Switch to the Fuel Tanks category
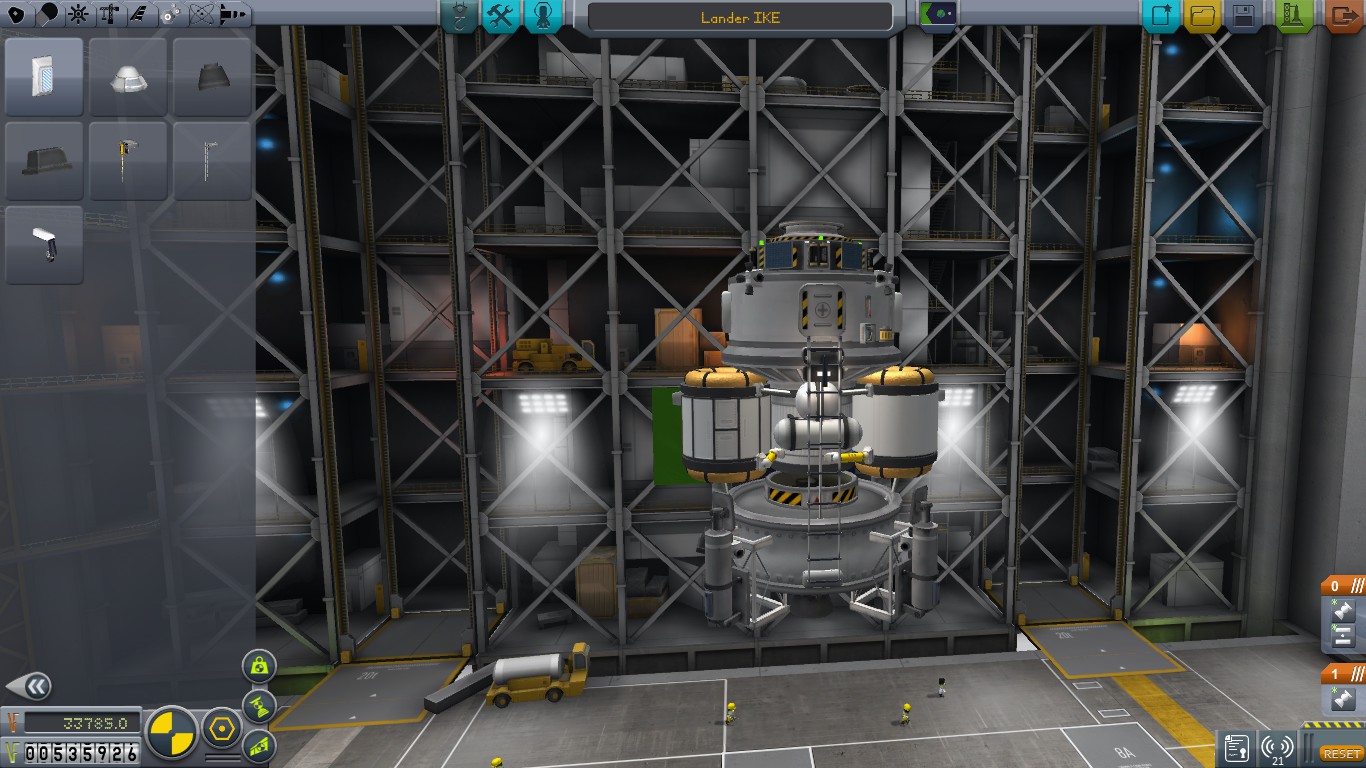Viewport: 1366px width, 768px height. pos(47,14)
